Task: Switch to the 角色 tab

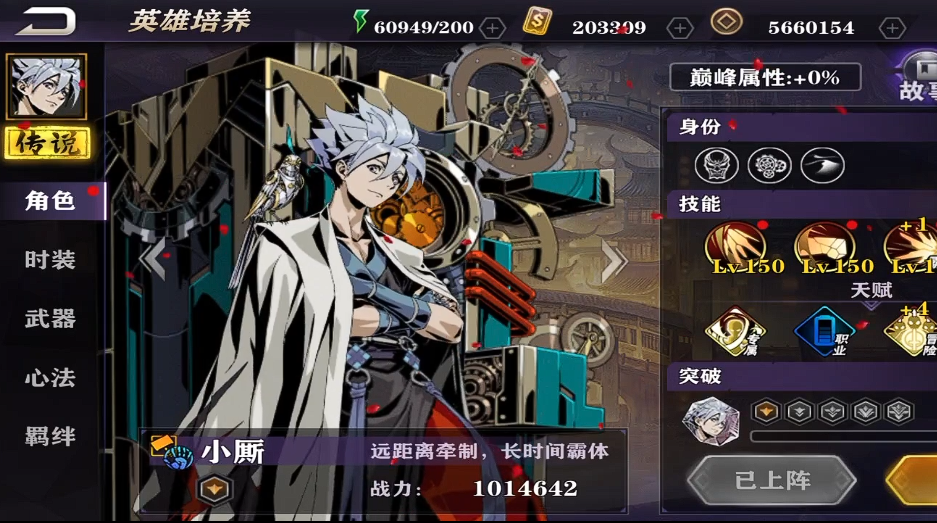Action: point(50,201)
